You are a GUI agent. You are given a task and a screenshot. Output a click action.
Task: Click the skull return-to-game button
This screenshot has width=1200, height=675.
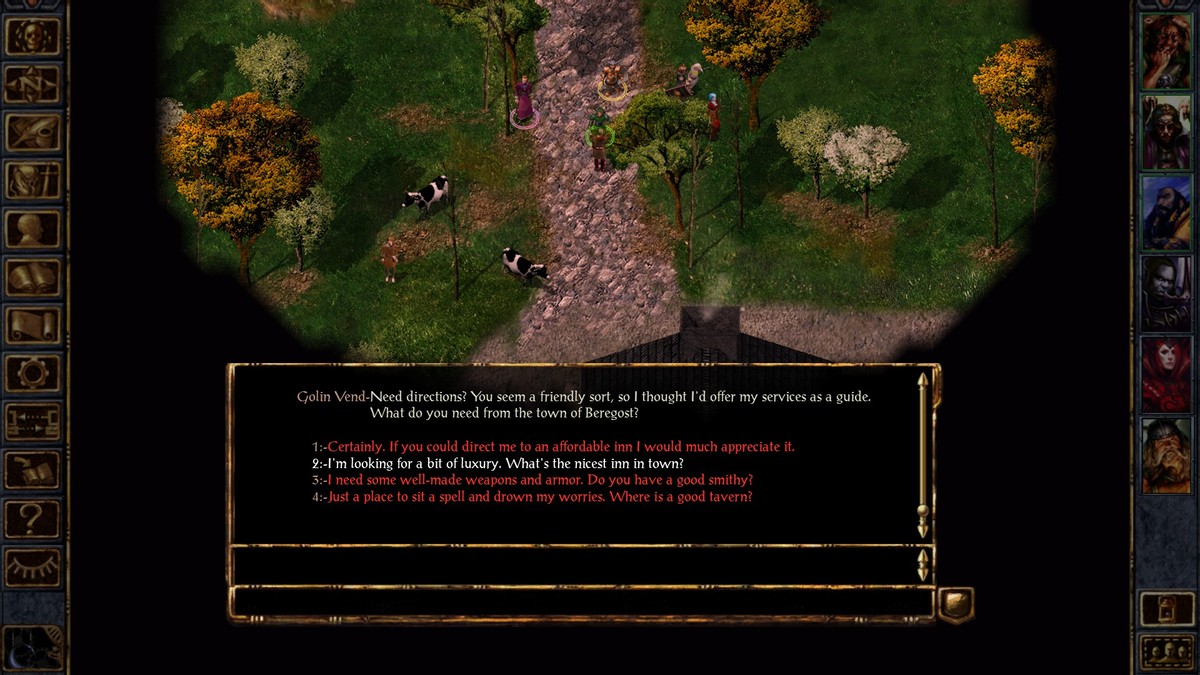[x=33, y=36]
